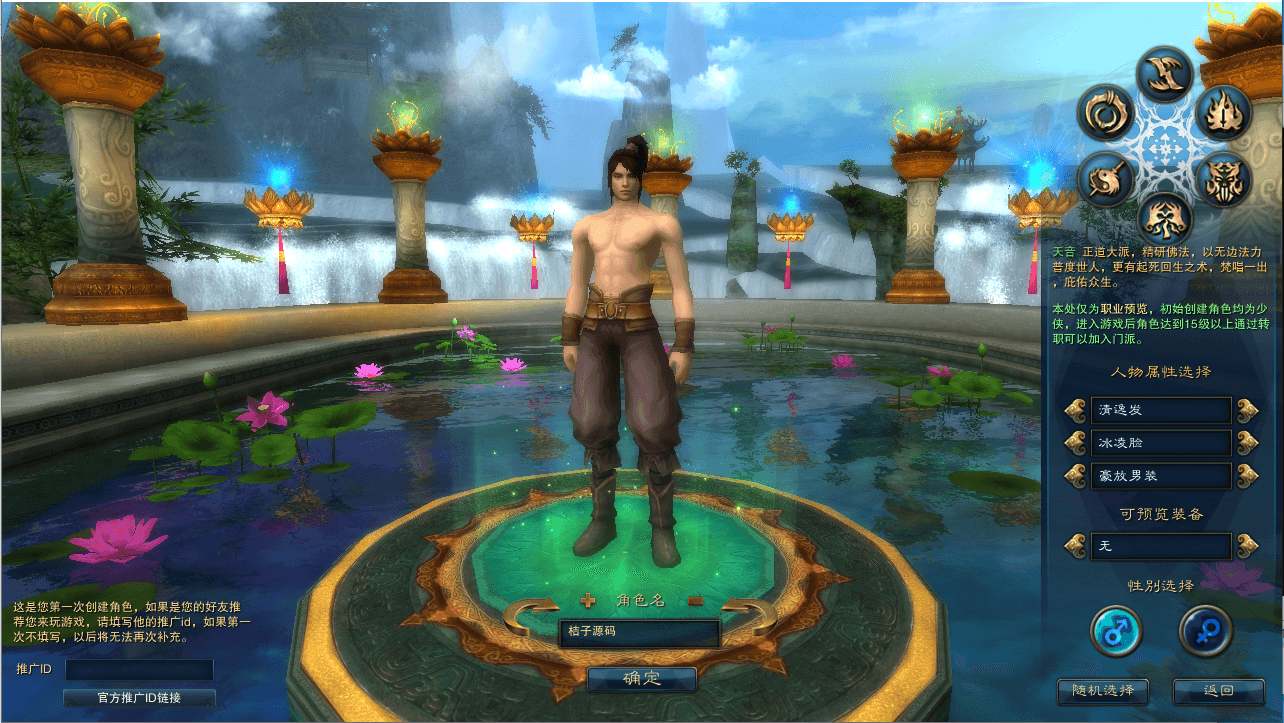
Task: Choose the yin-yang brush class icon
Action: [1106, 181]
